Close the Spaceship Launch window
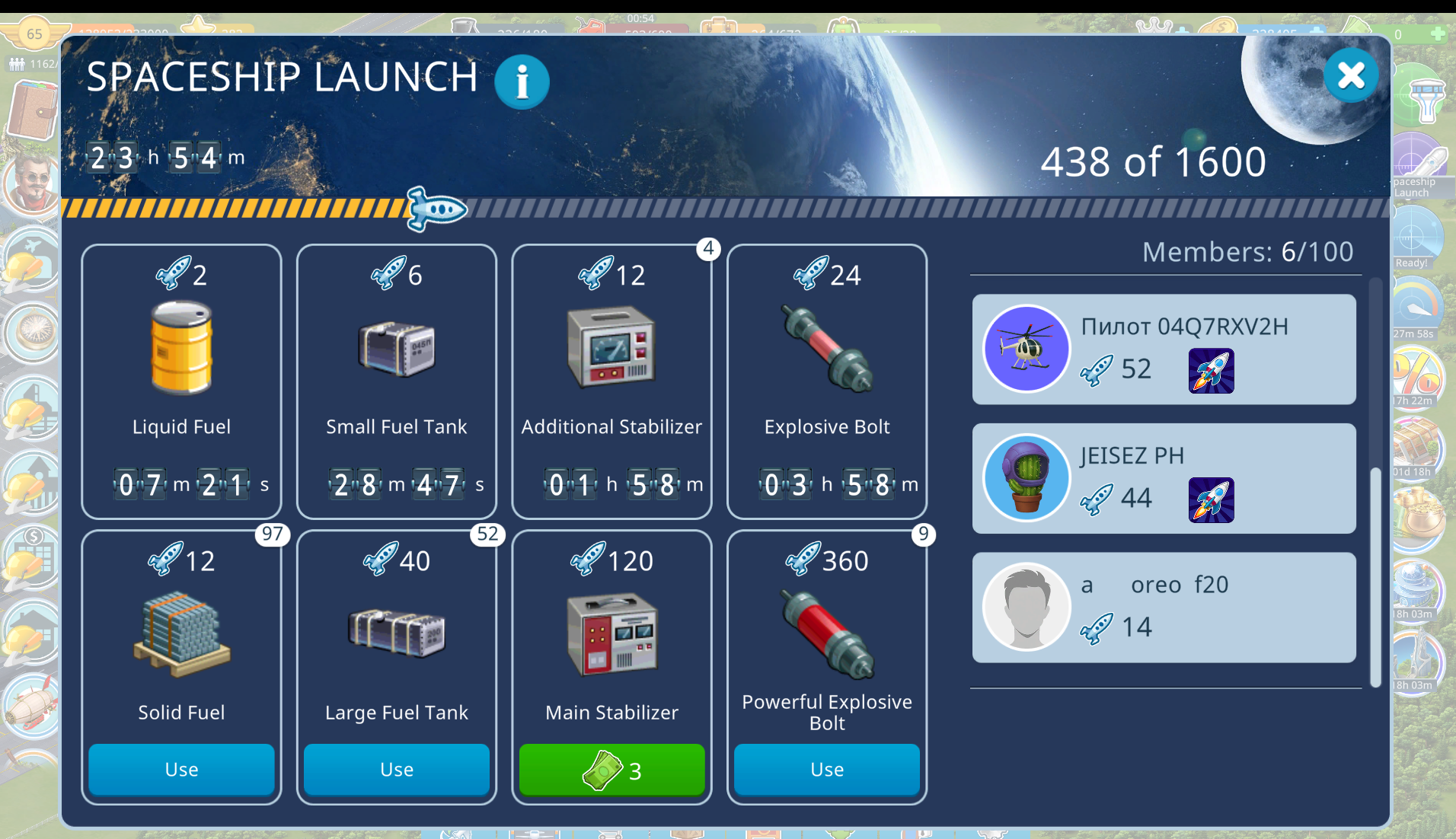The height and width of the screenshot is (839, 1456). pyautogui.click(x=1350, y=75)
